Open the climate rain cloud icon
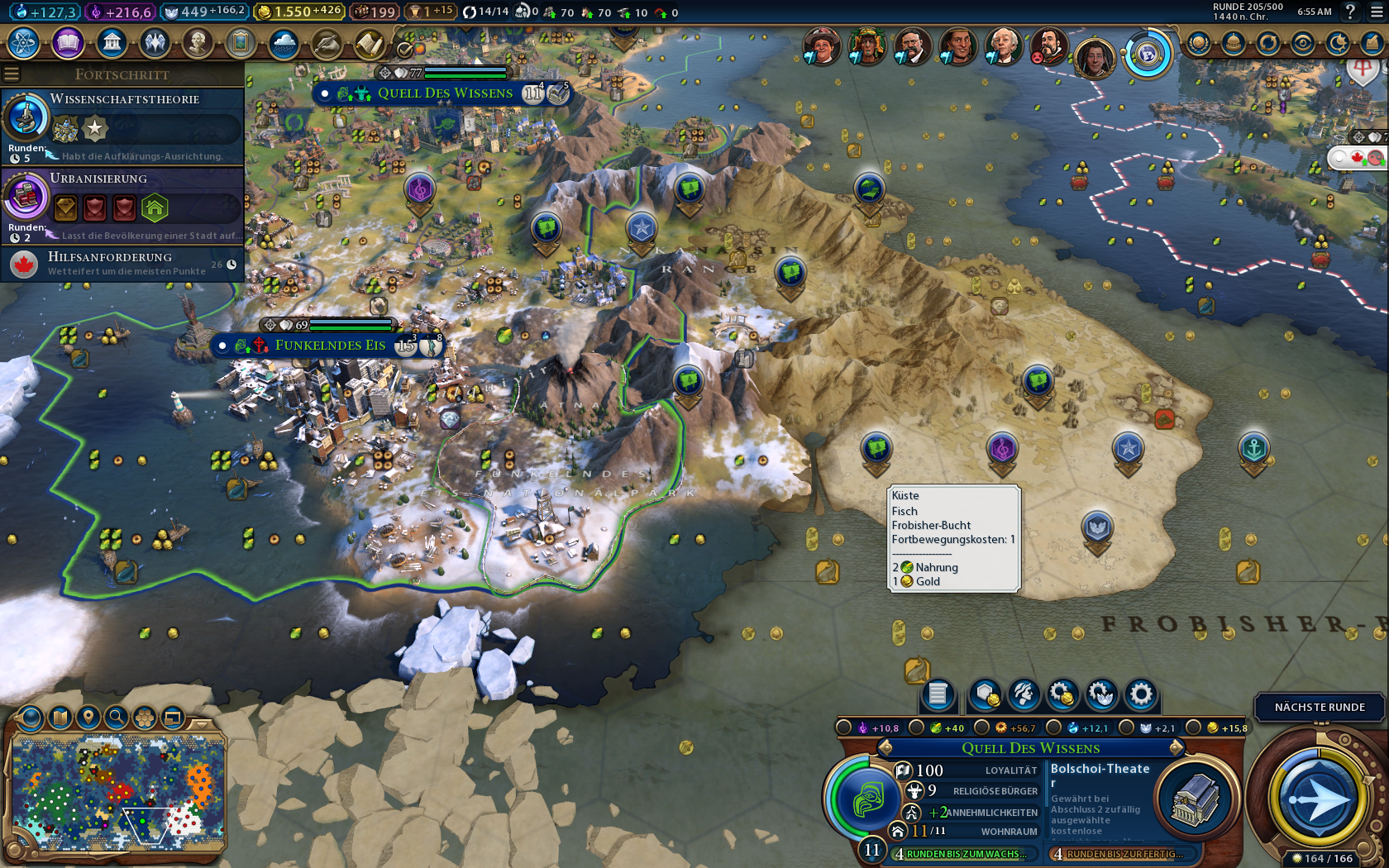The width and height of the screenshot is (1389, 868). point(284,43)
